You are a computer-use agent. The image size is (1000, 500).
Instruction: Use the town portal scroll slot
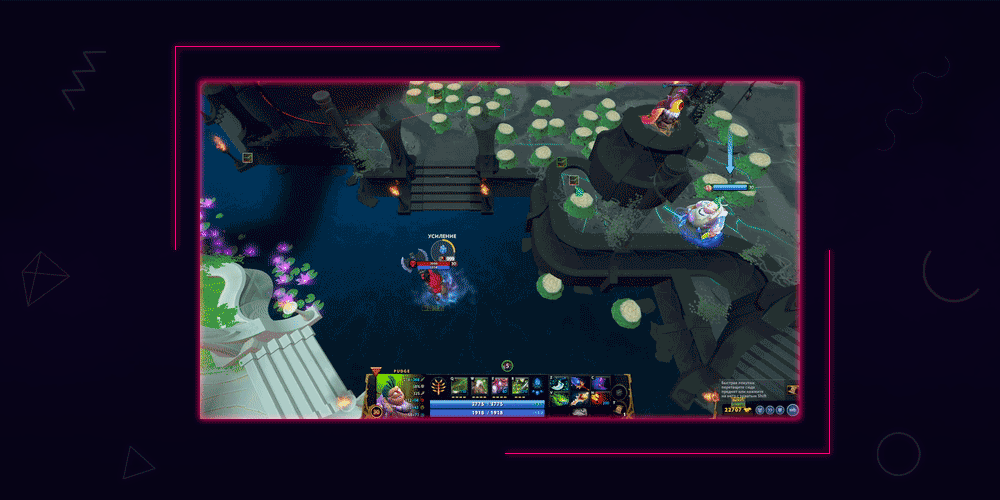point(621,406)
